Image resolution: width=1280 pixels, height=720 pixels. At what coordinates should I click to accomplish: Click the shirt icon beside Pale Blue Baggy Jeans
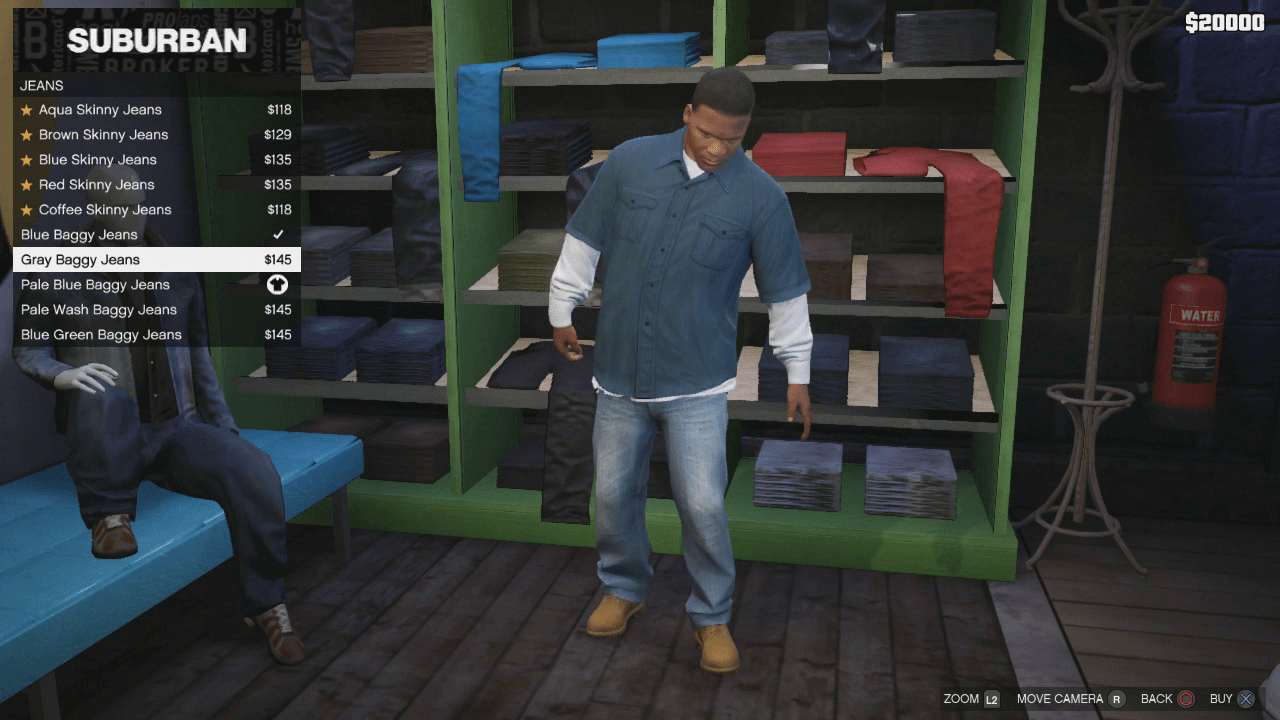pyautogui.click(x=280, y=284)
